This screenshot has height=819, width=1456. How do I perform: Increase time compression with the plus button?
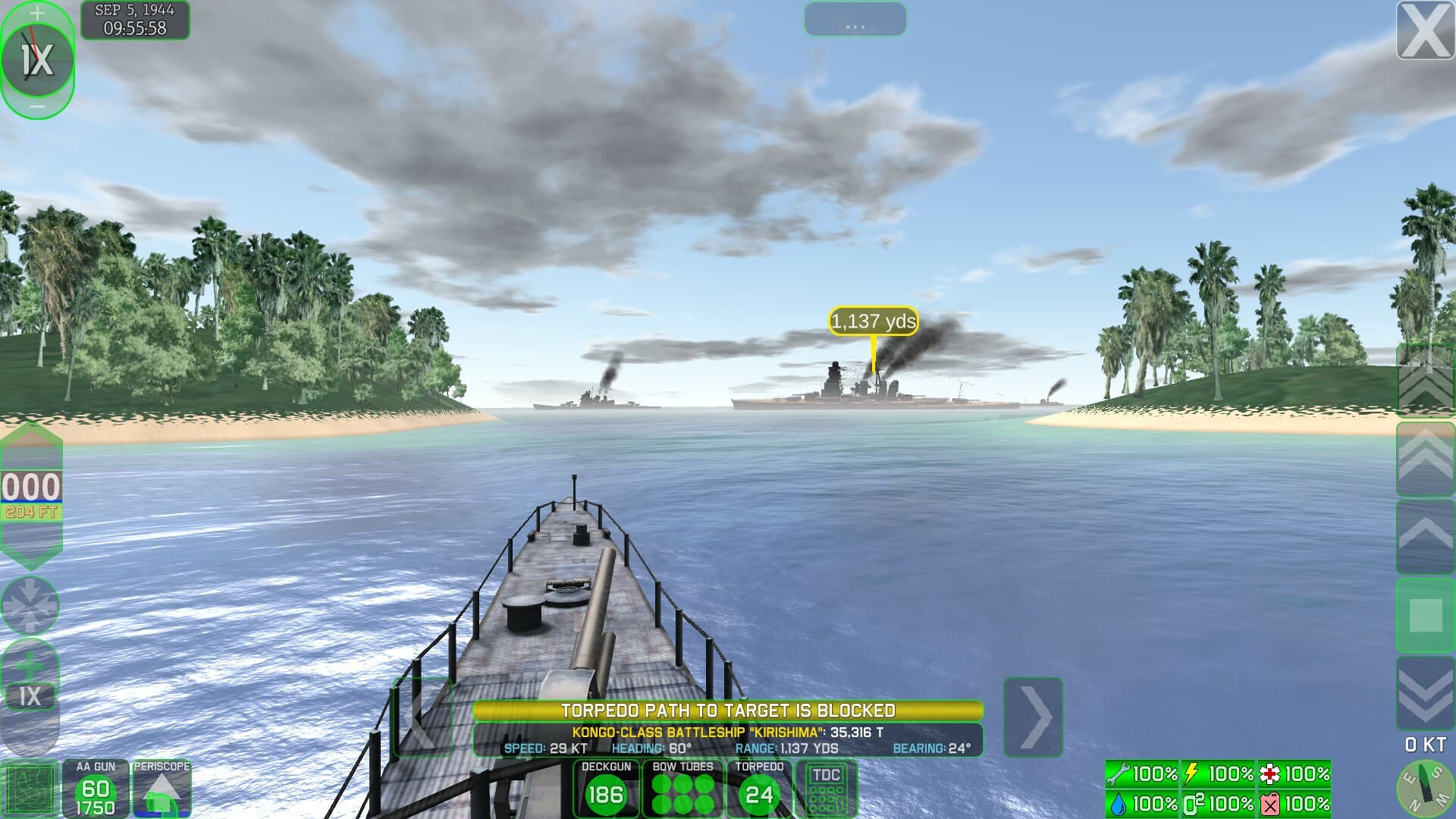[36, 13]
